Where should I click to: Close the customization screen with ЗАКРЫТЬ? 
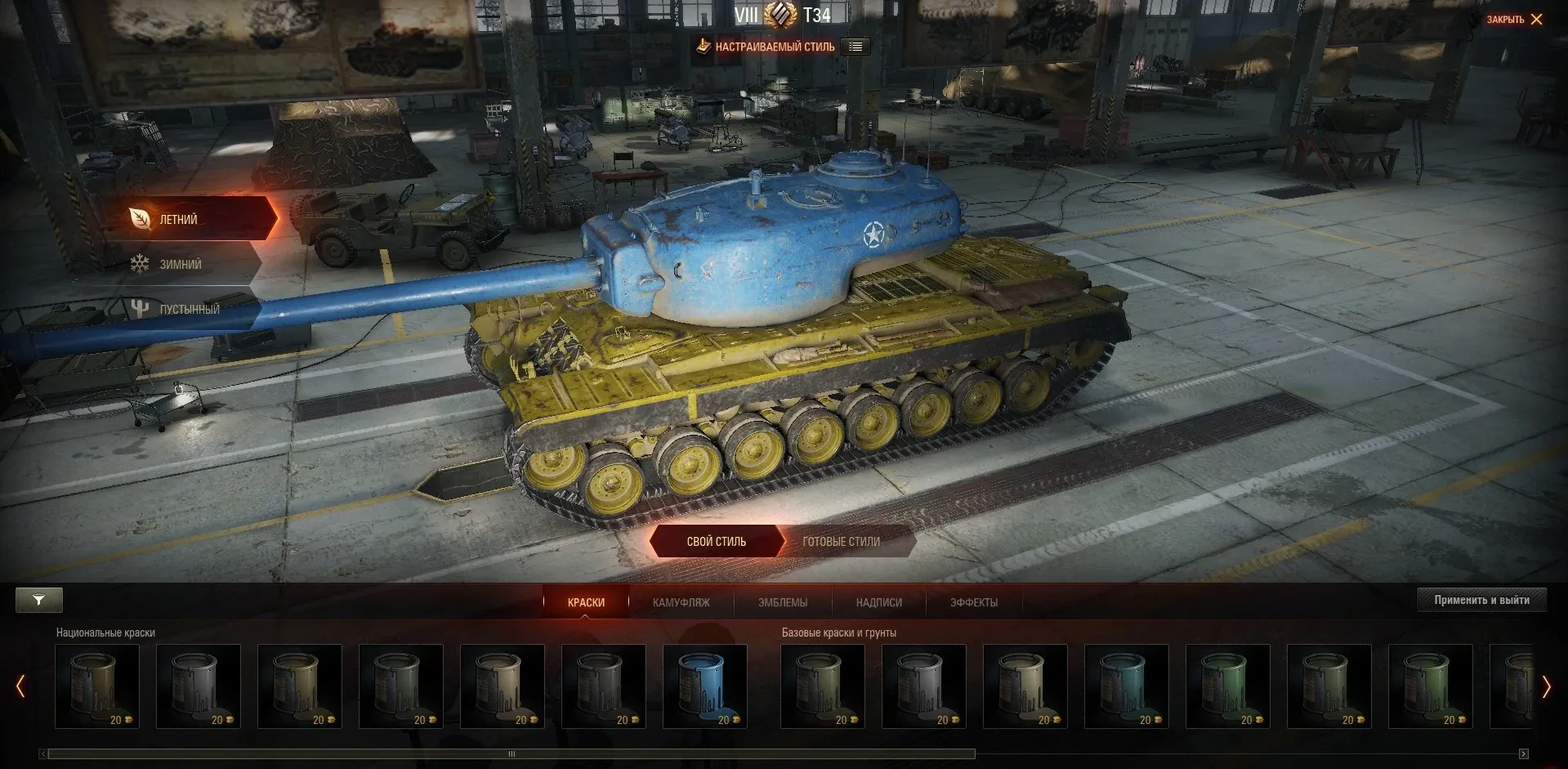click(1514, 20)
